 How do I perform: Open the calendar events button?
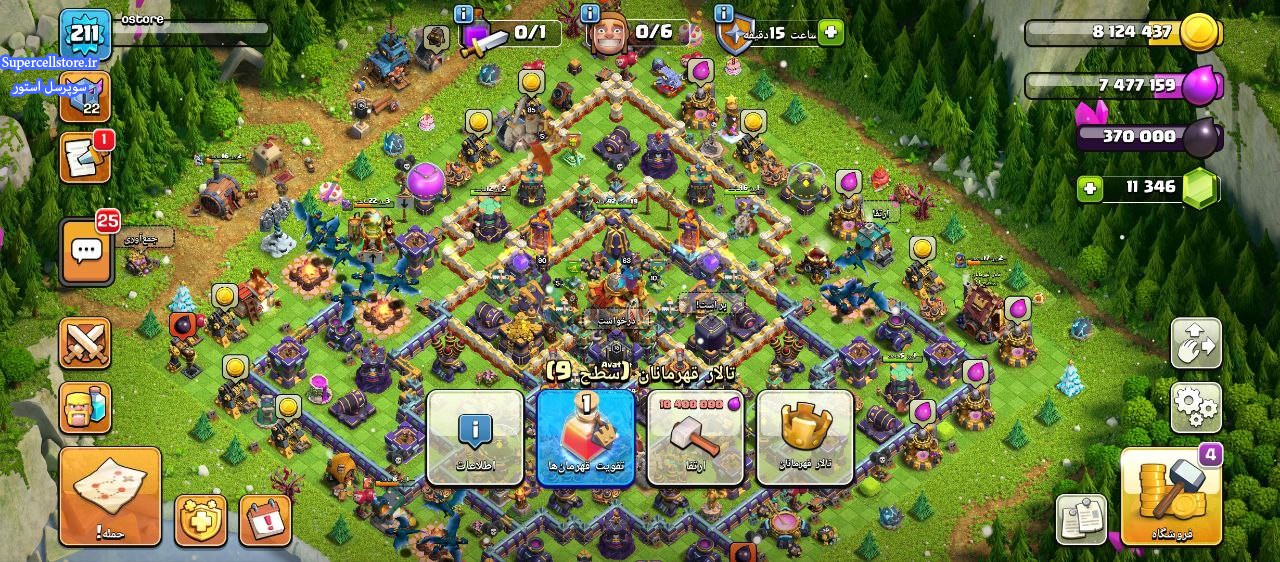click(265, 520)
